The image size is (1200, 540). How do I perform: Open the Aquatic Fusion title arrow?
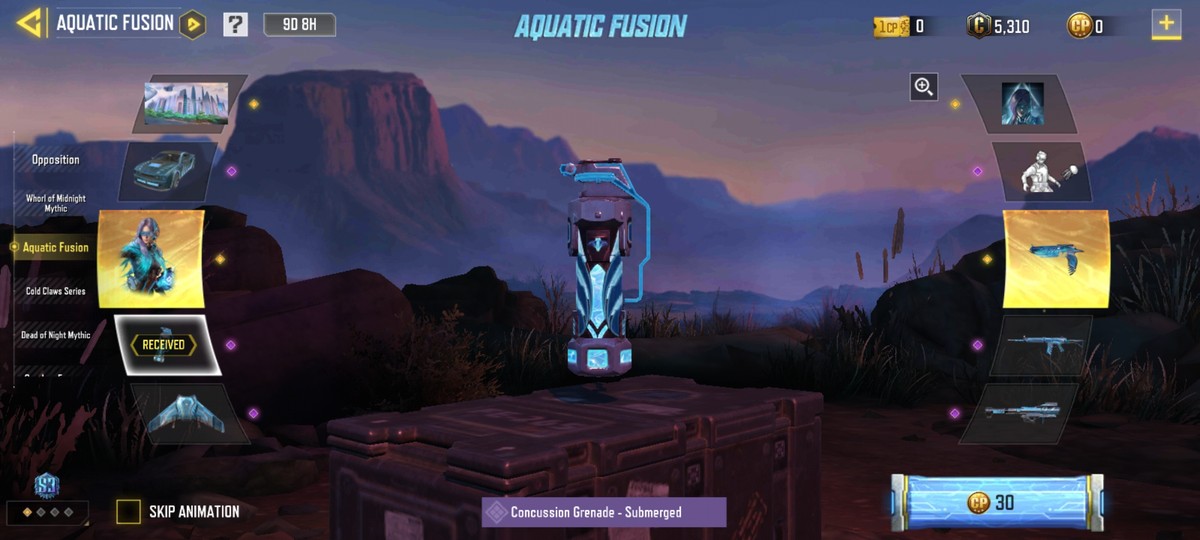click(x=193, y=24)
